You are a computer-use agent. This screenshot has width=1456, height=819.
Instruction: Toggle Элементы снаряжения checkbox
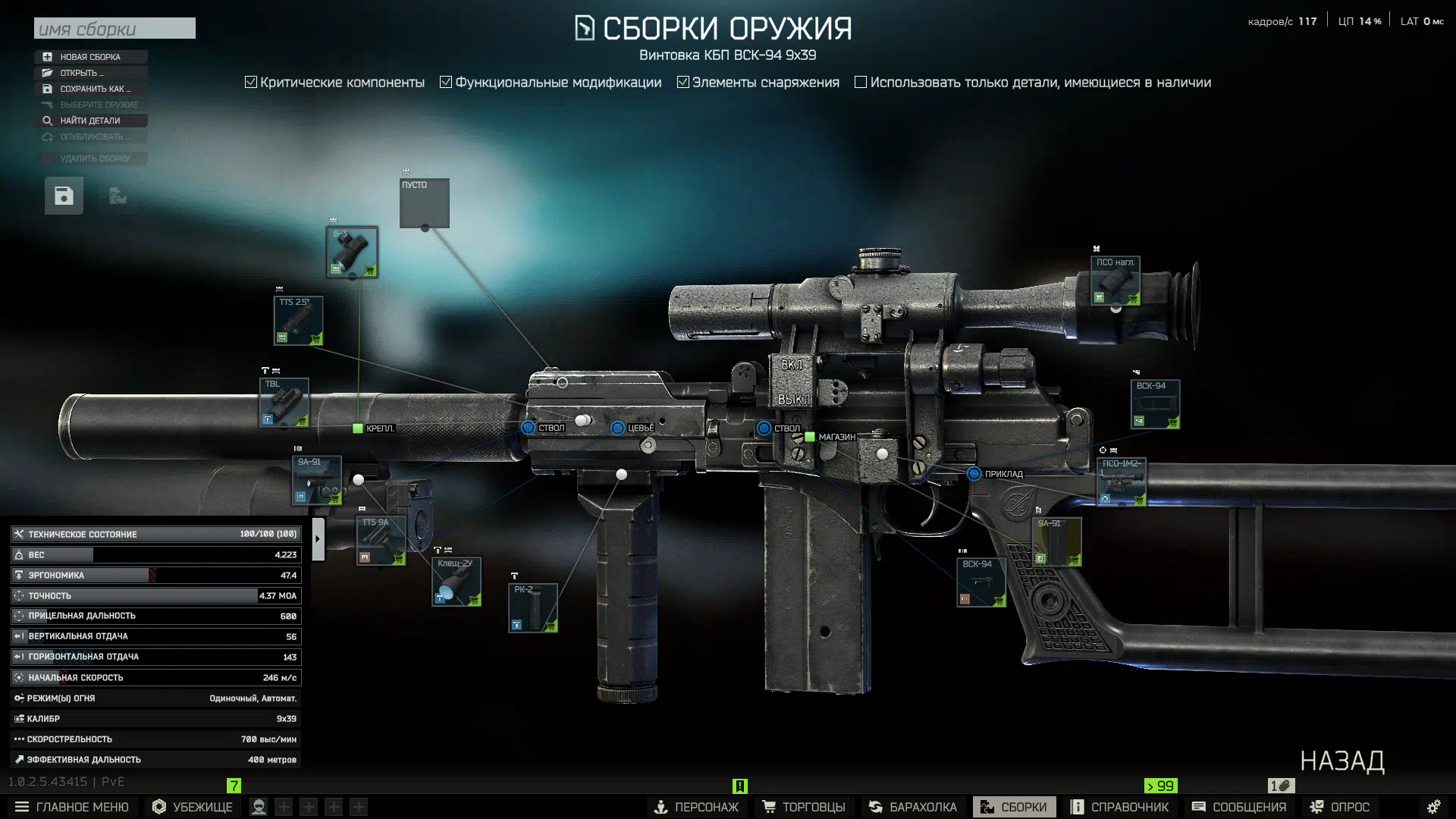pos(683,82)
